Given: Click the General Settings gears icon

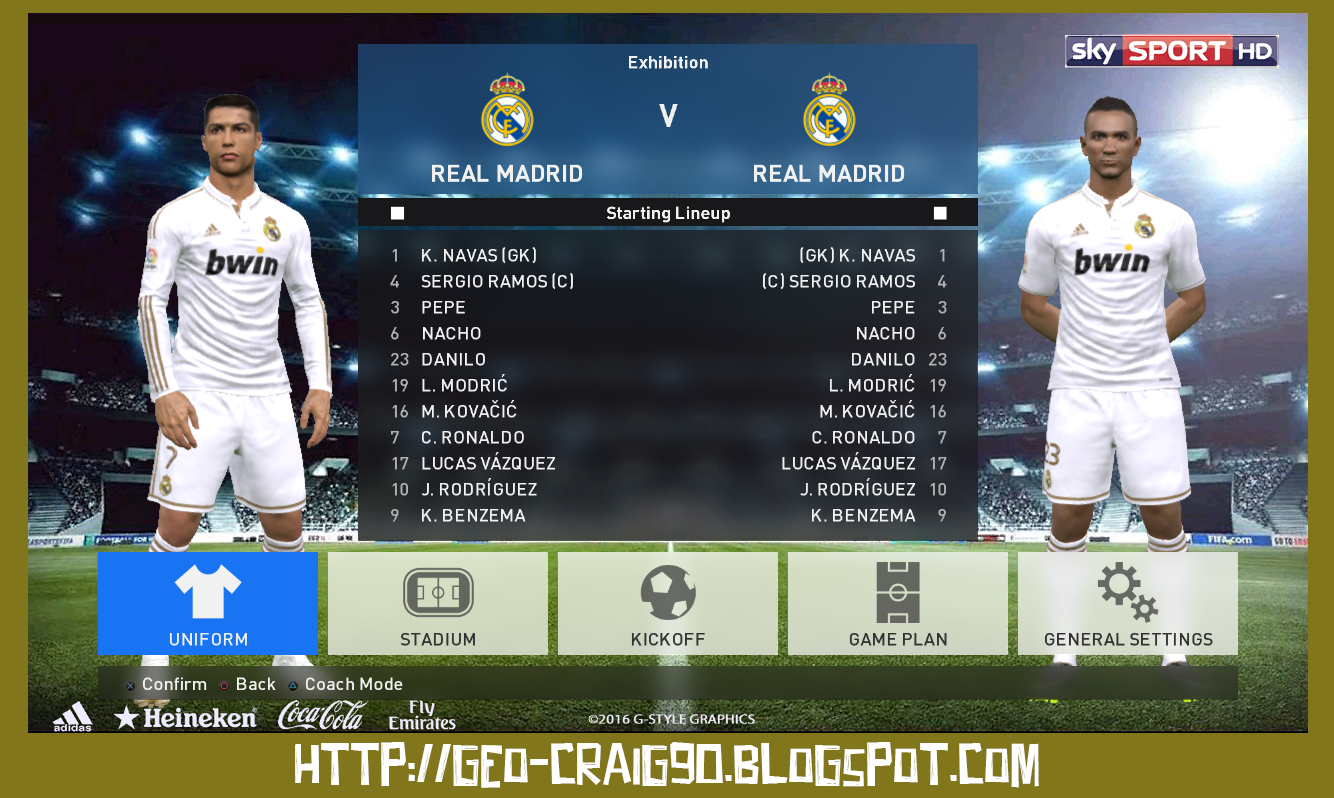Looking at the screenshot, I should pyautogui.click(x=1127, y=590).
